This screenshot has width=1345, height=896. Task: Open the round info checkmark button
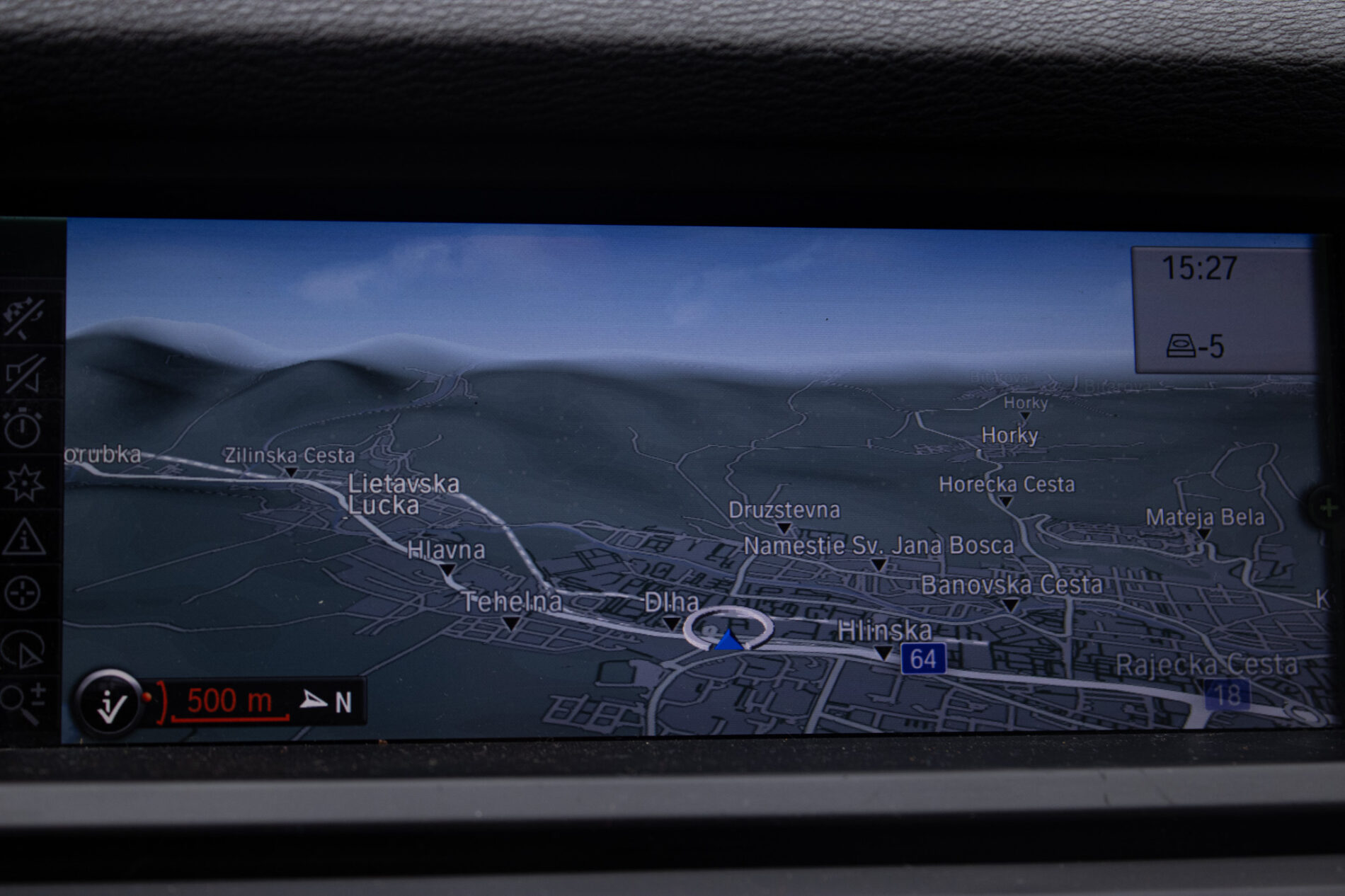110,703
